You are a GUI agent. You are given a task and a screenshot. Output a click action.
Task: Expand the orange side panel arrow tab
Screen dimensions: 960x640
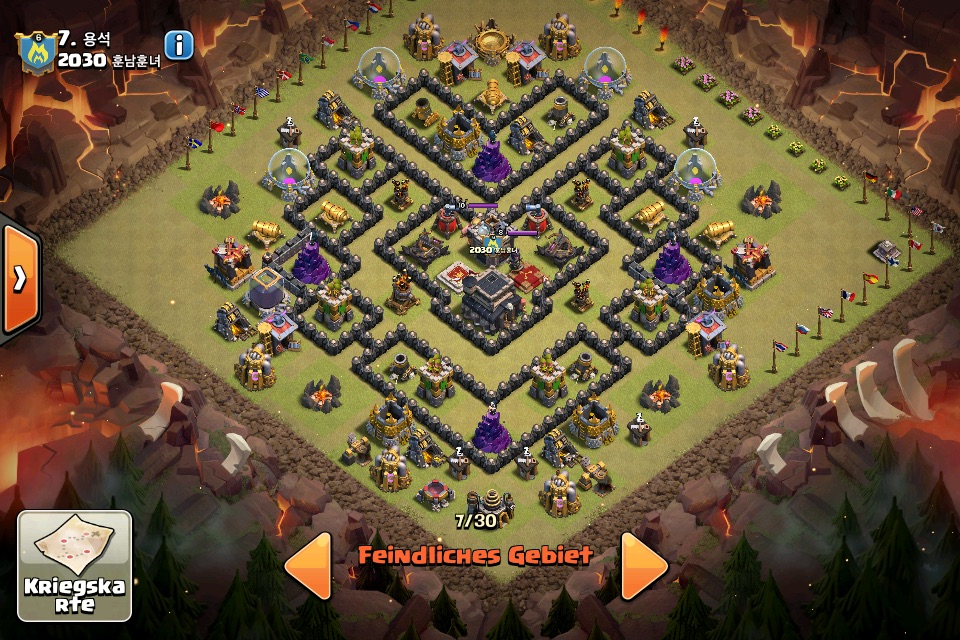click(x=19, y=279)
